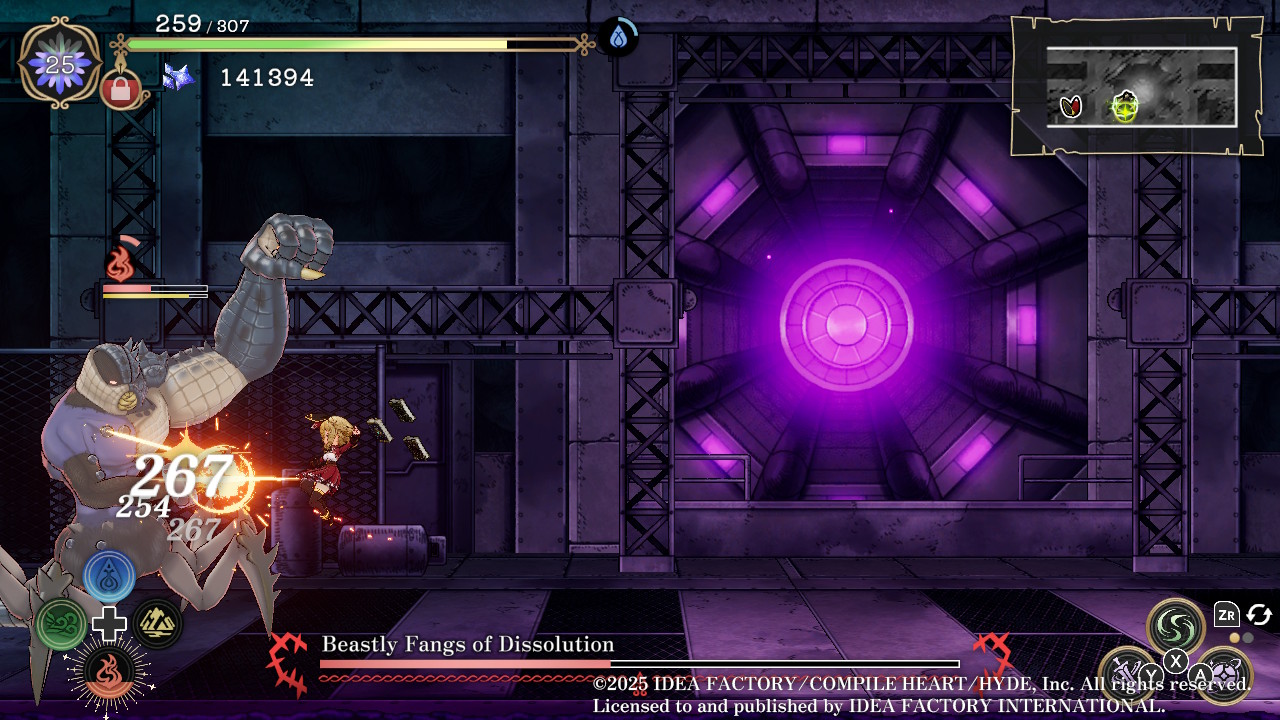Click the level 25 flower emblem
This screenshot has width=1280, height=720.
pyautogui.click(x=60, y=64)
